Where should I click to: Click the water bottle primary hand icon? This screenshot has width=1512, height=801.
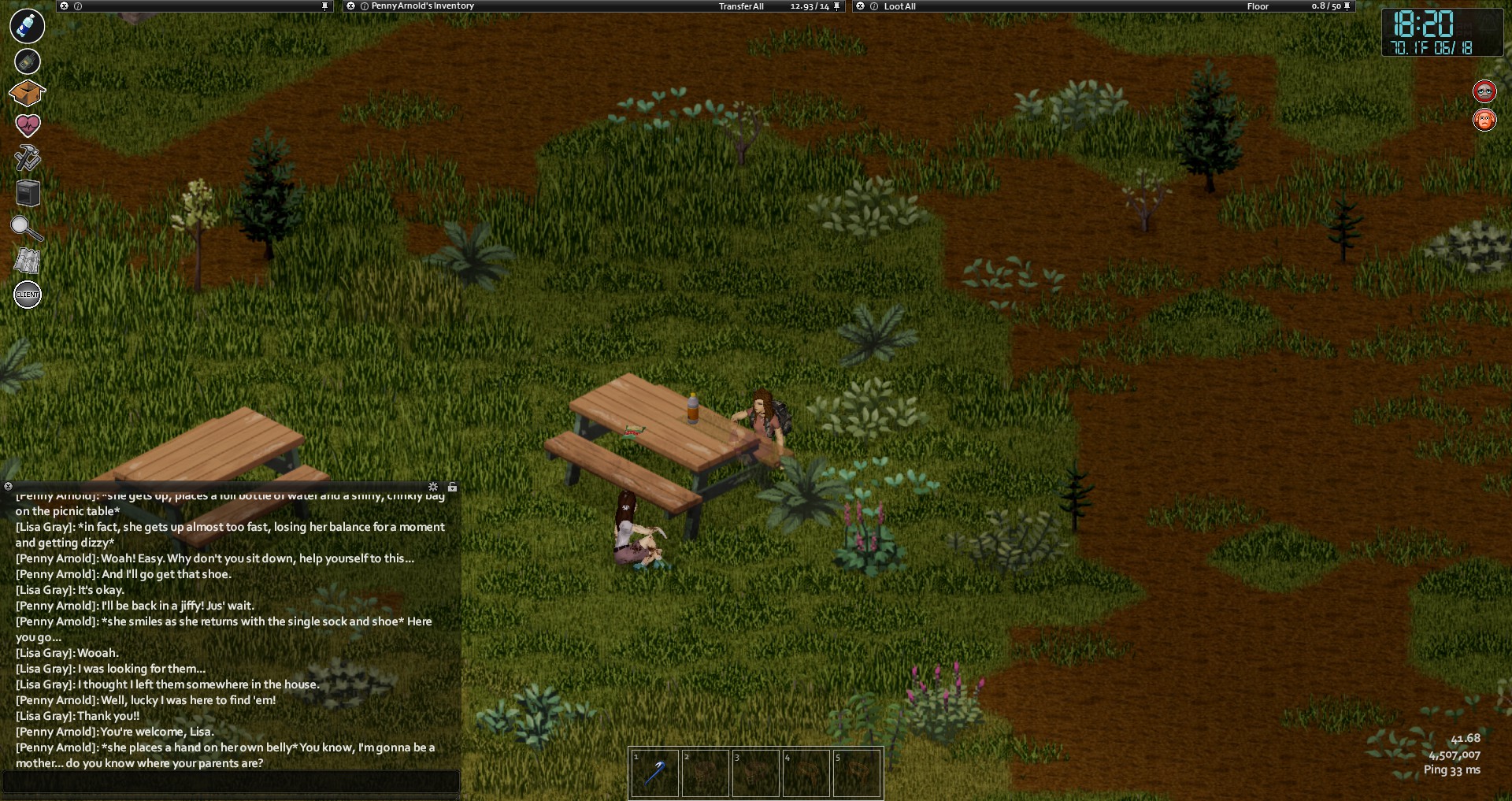pyautogui.click(x=27, y=26)
